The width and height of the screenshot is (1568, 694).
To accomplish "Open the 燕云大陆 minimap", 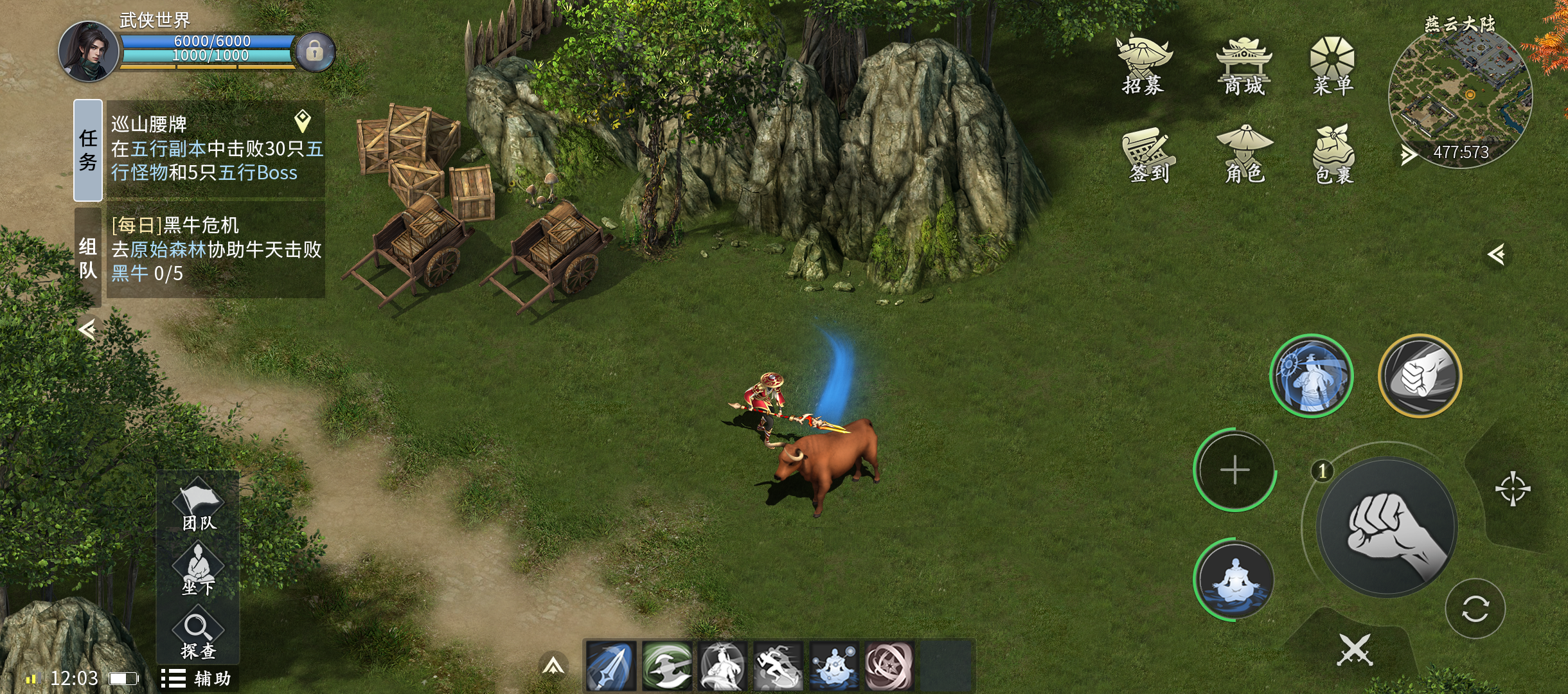I will click(x=1460, y=96).
